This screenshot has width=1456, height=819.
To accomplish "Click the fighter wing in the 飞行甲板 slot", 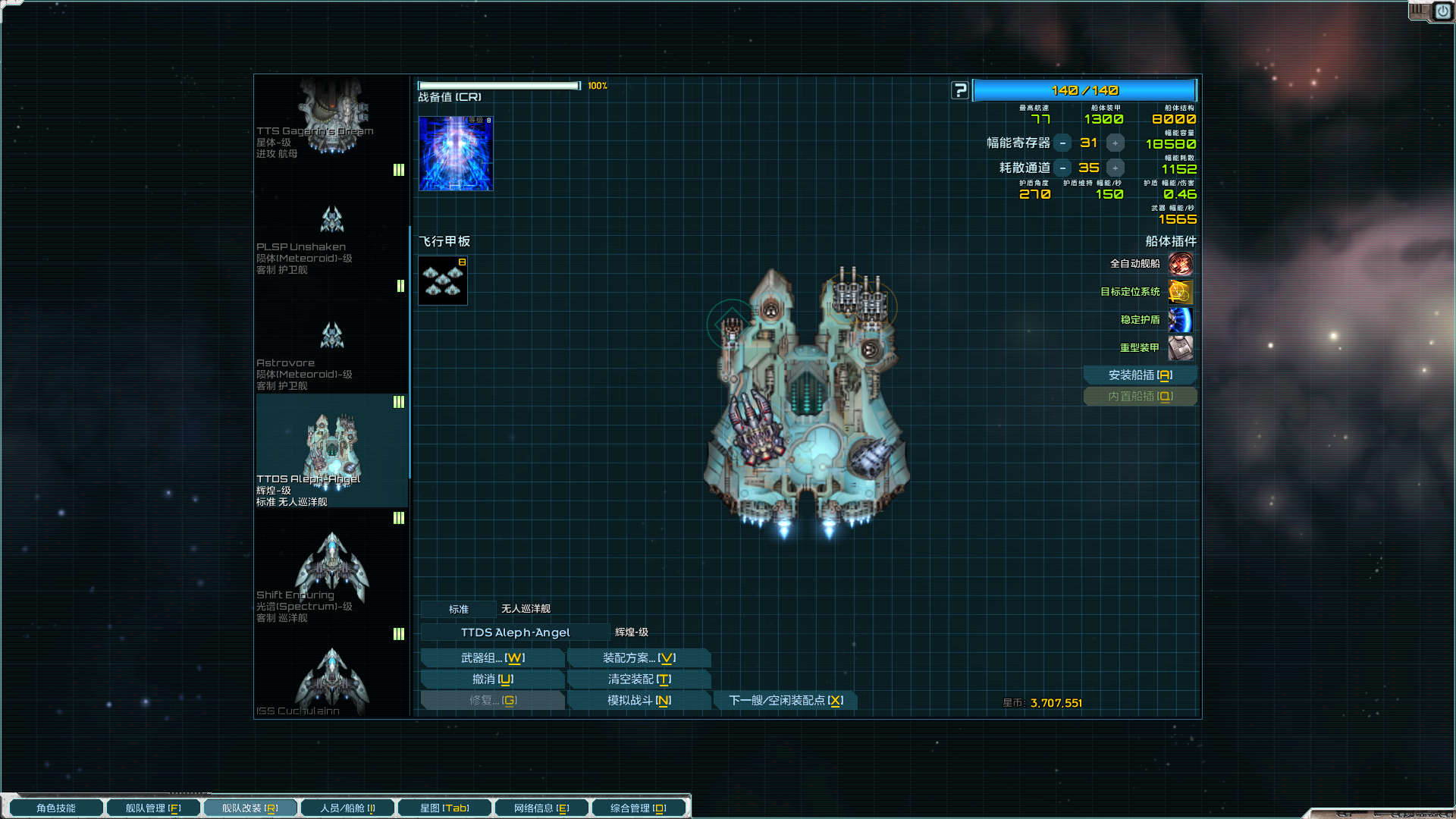I will (443, 280).
